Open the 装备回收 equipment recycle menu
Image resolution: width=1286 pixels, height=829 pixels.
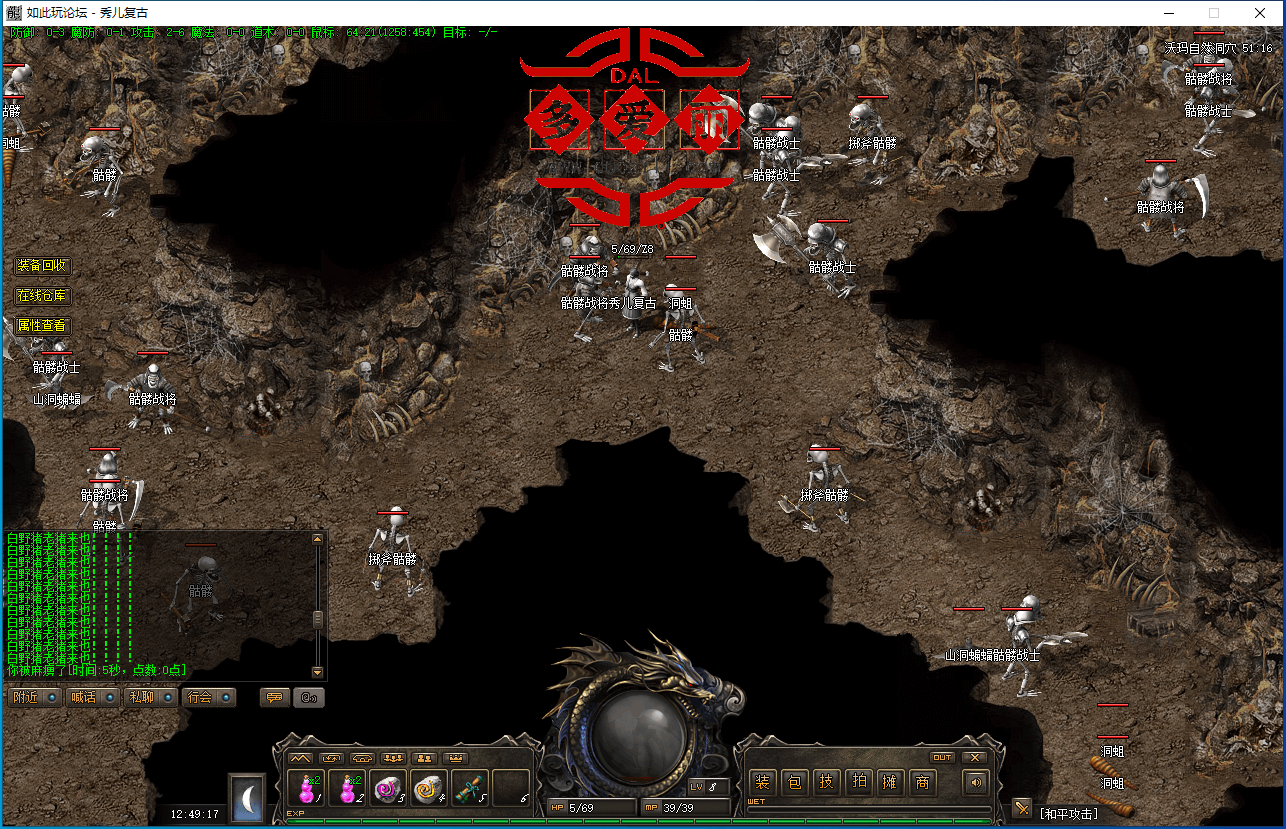43,266
